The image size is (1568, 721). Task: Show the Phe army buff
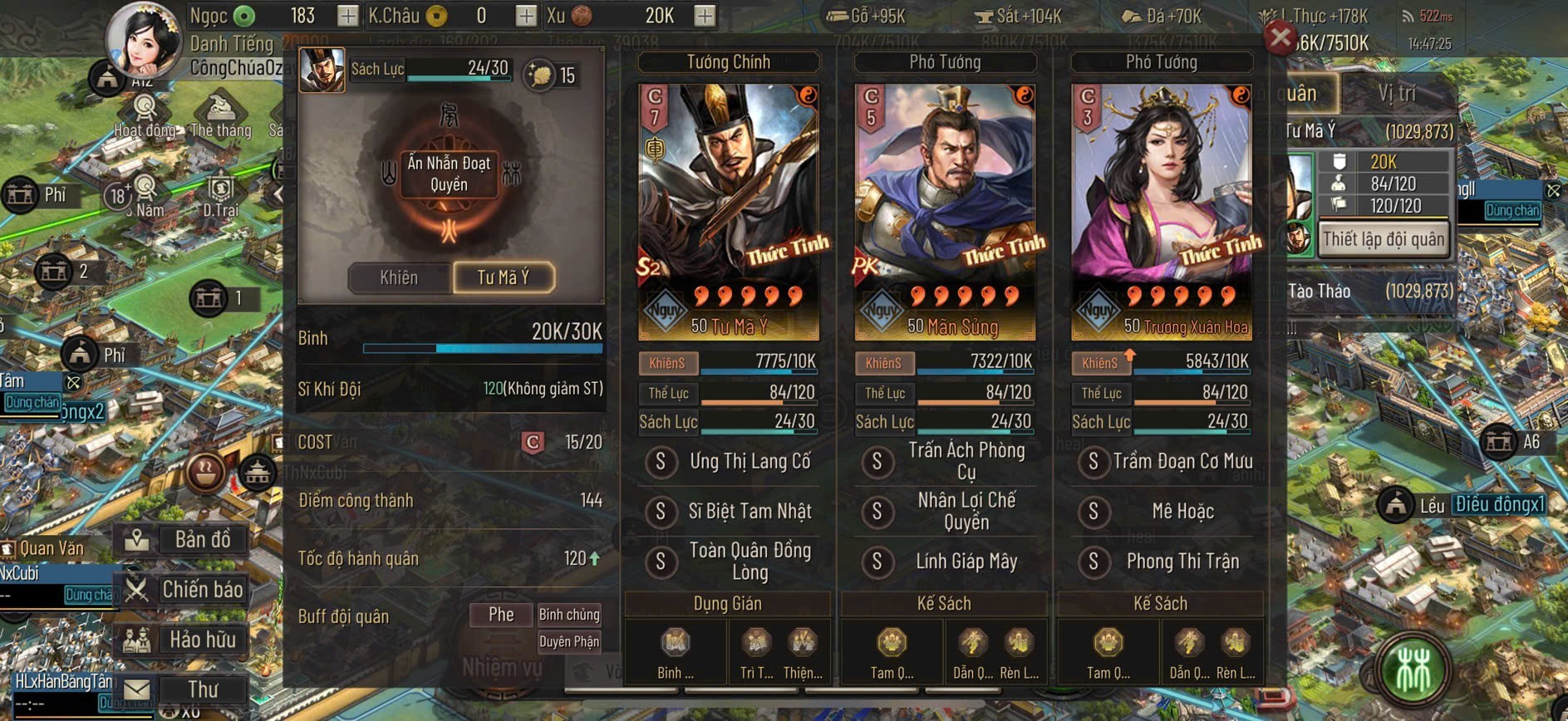click(x=500, y=615)
